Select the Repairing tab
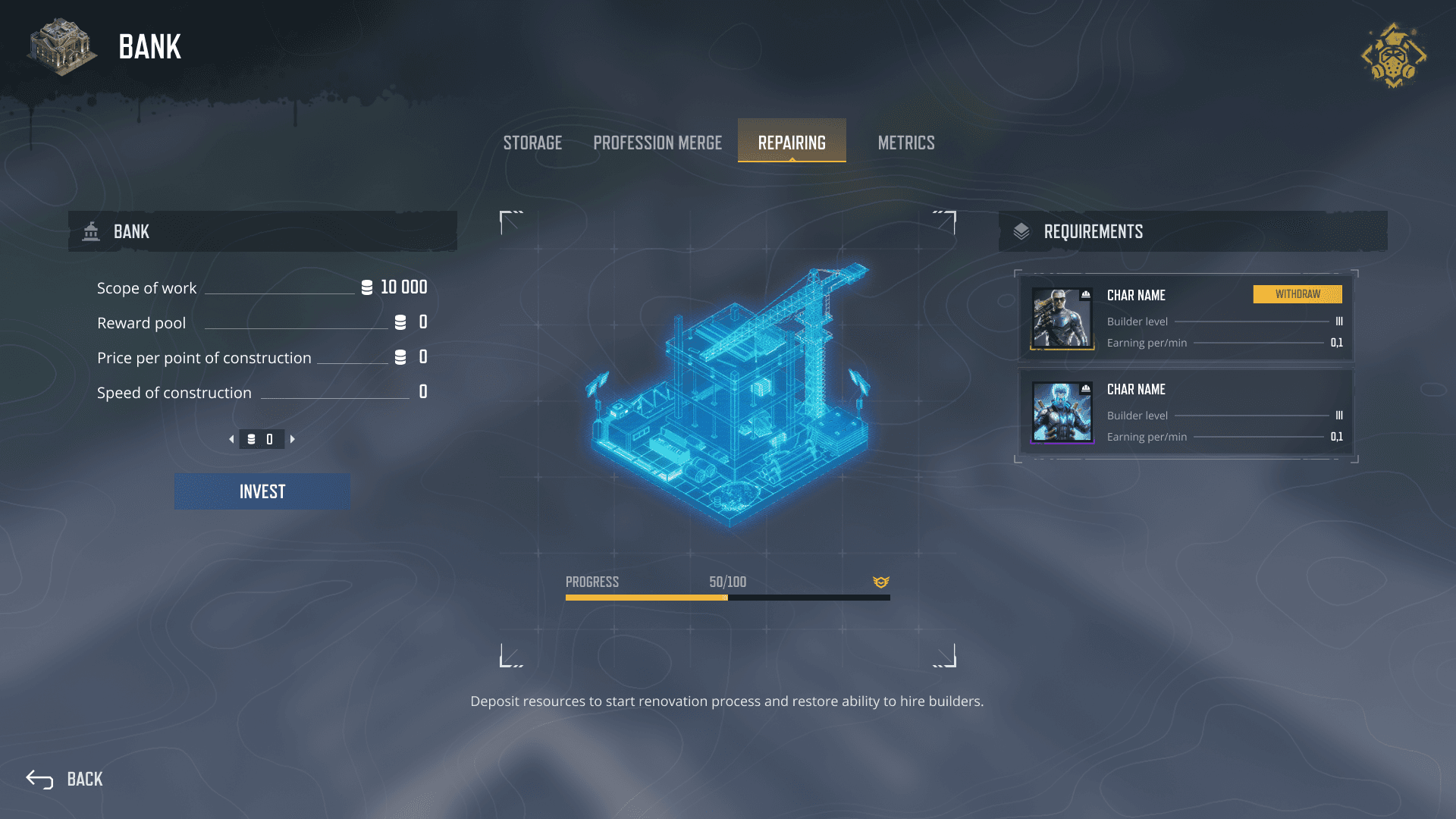Screen dimensions: 1456x819 (x=792, y=142)
